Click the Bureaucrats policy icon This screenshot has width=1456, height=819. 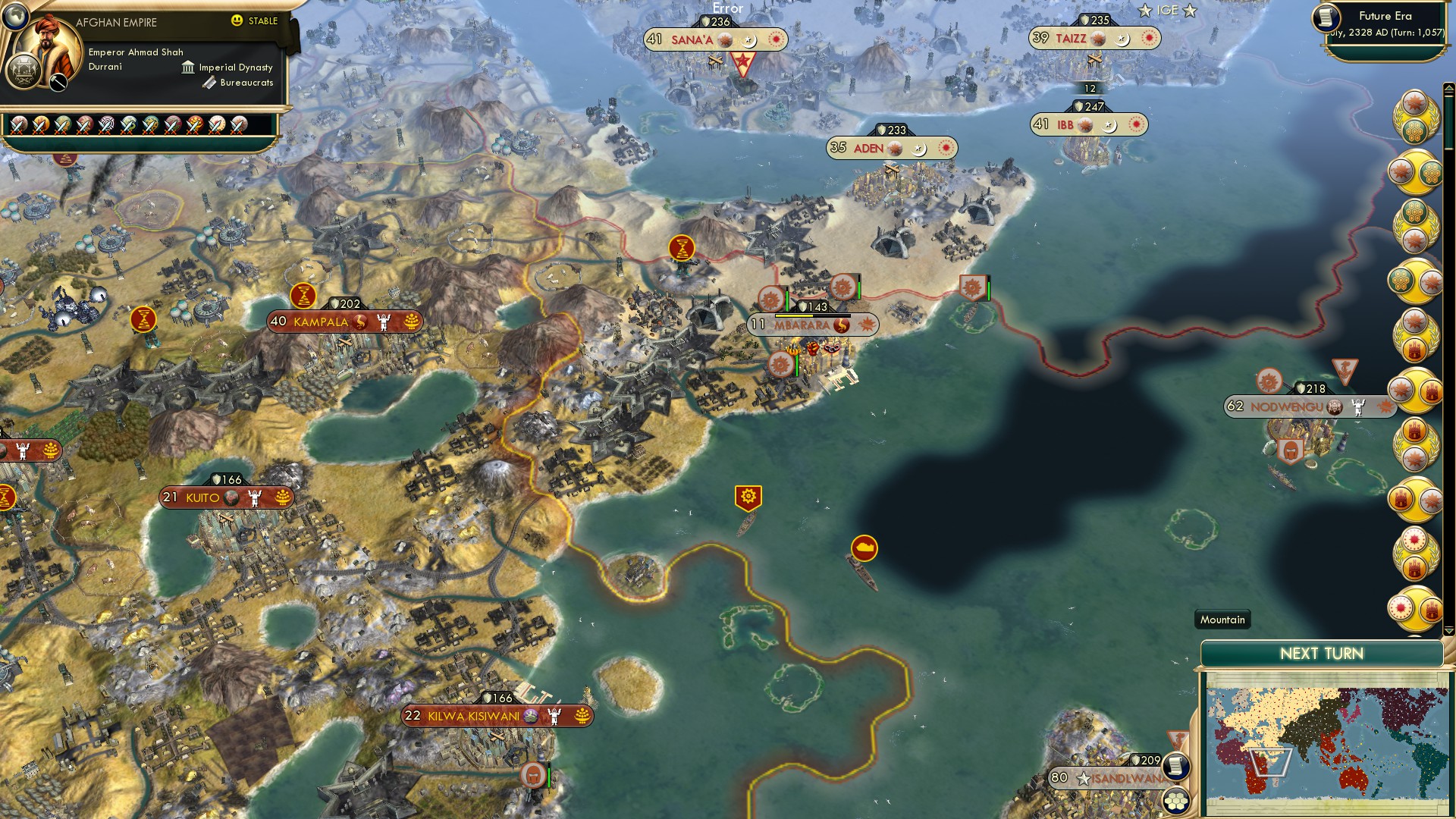pos(209,83)
